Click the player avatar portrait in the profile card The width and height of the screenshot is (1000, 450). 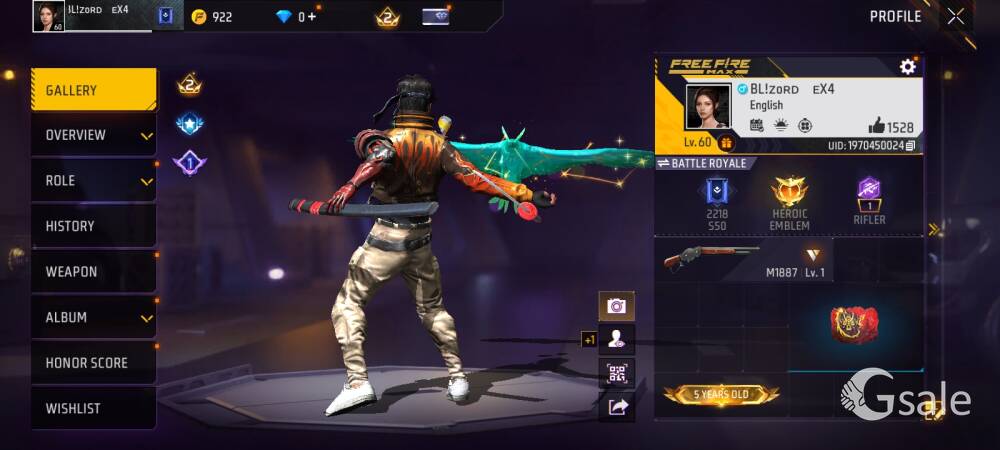707,106
